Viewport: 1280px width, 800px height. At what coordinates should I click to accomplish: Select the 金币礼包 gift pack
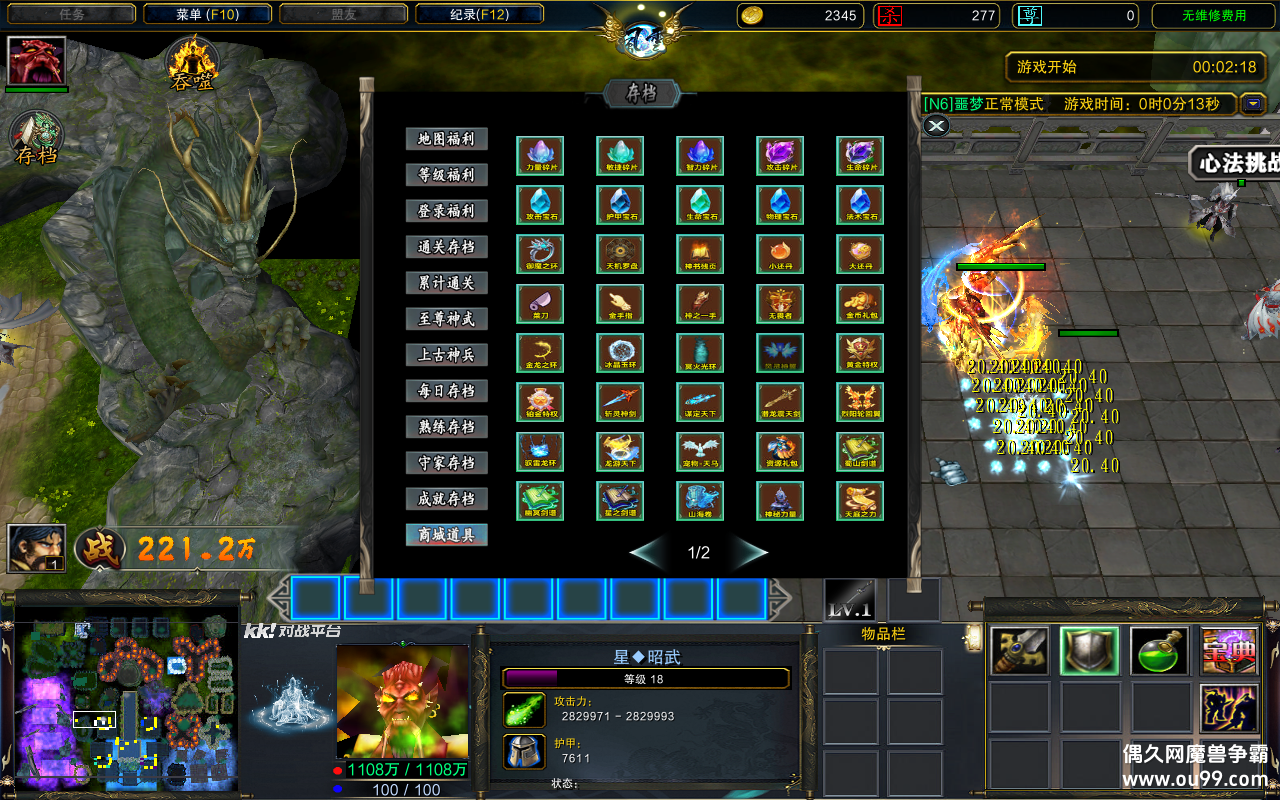pyautogui.click(x=860, y=303)
